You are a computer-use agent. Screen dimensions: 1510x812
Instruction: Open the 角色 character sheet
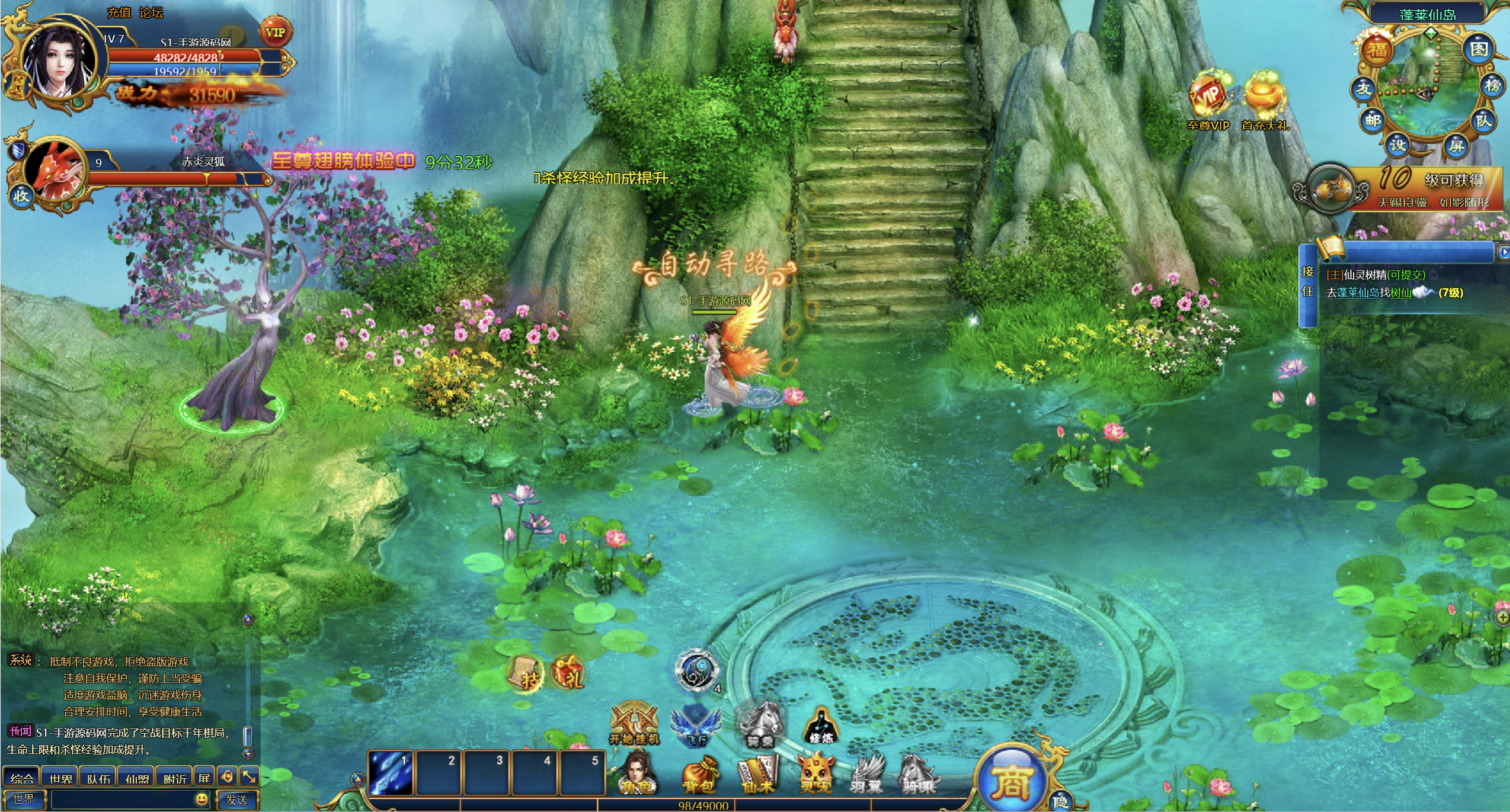[x=637, y=773]
